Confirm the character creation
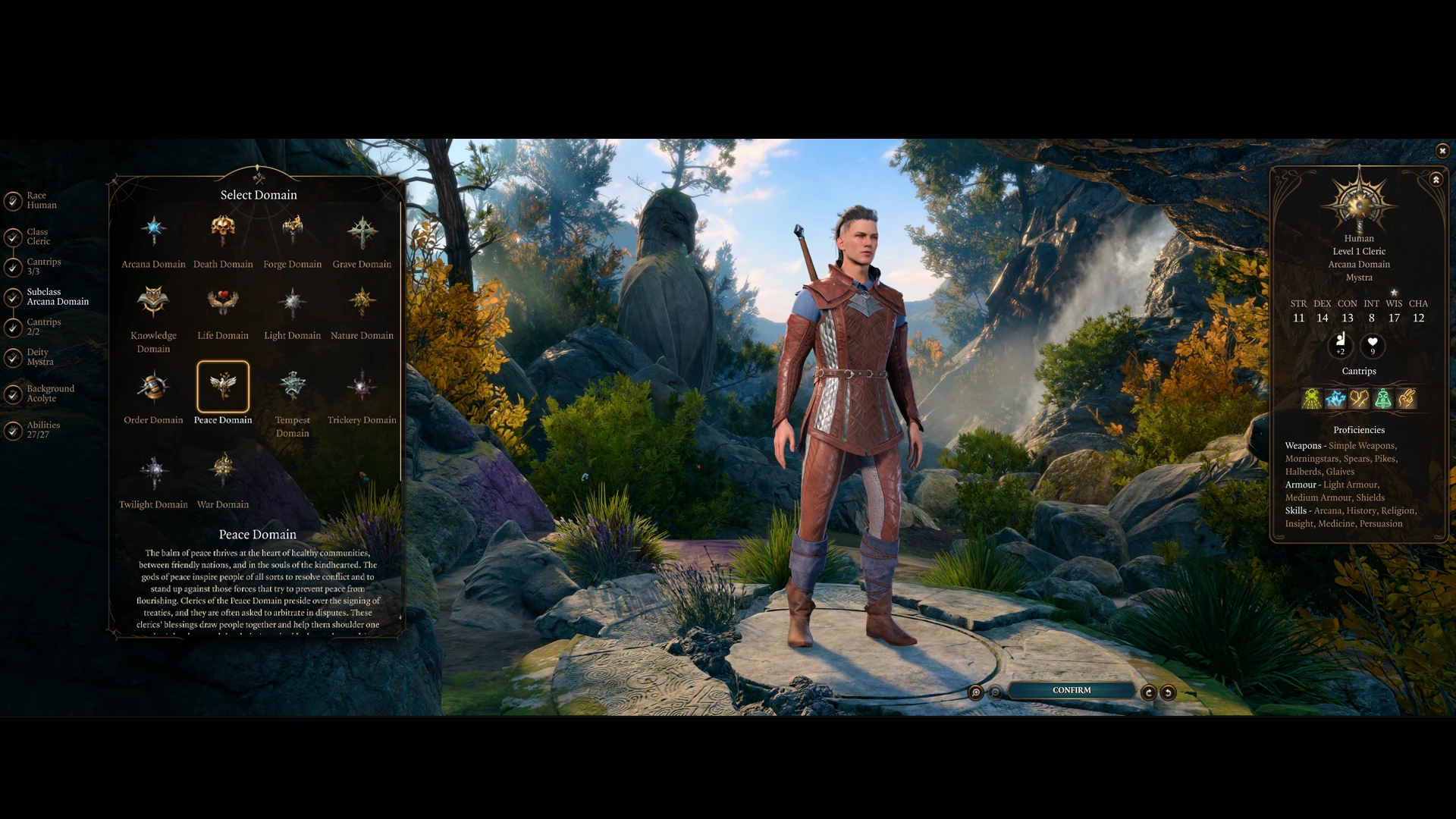Viewport: 1456px width, 819px height. pos(1071,691)
